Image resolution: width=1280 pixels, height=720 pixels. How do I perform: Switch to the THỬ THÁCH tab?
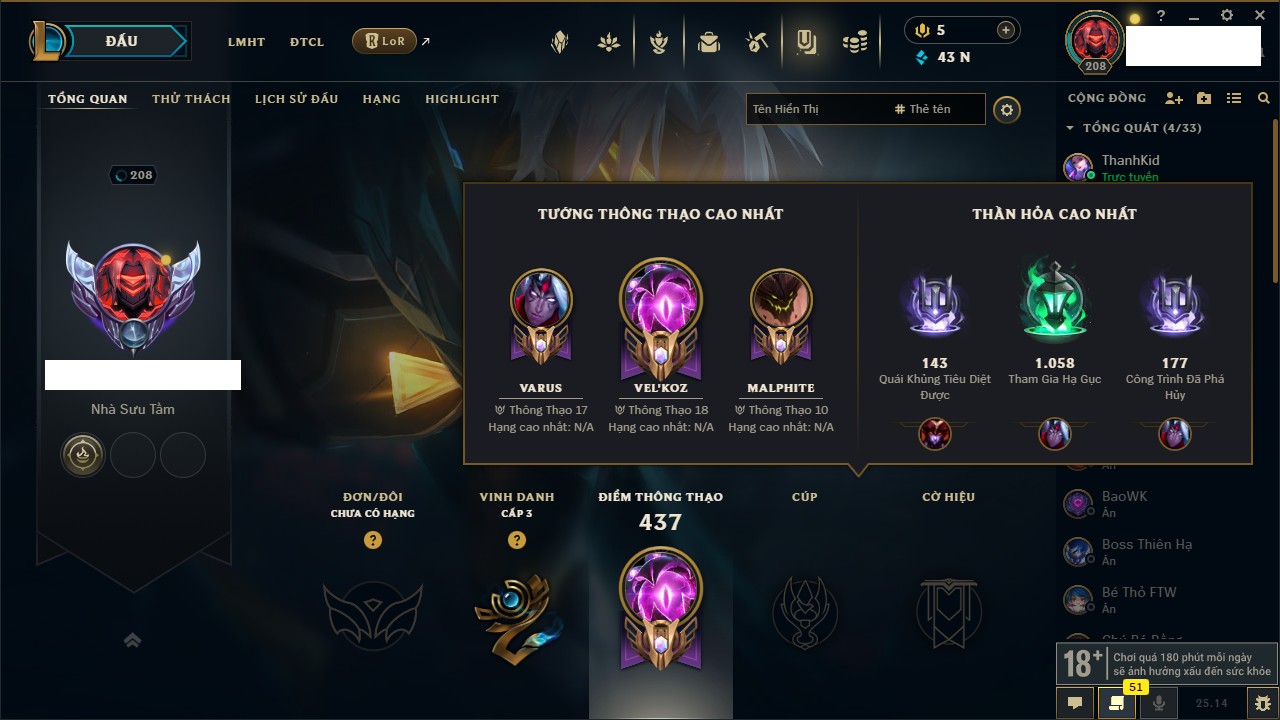click(x=191, y=99)
